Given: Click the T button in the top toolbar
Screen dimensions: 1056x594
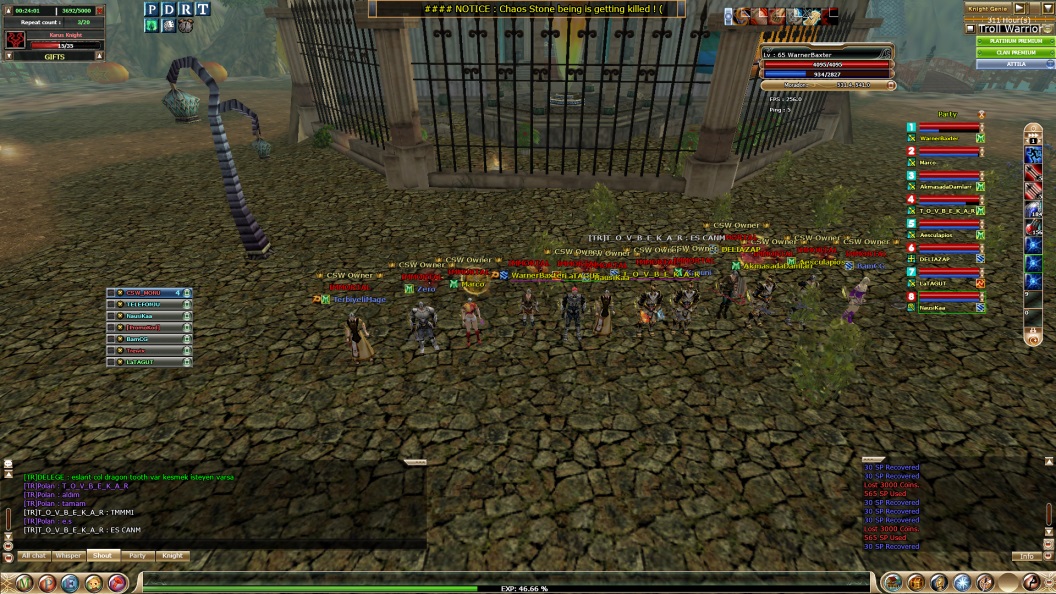Looking at the screenshot, I should 202,9.
